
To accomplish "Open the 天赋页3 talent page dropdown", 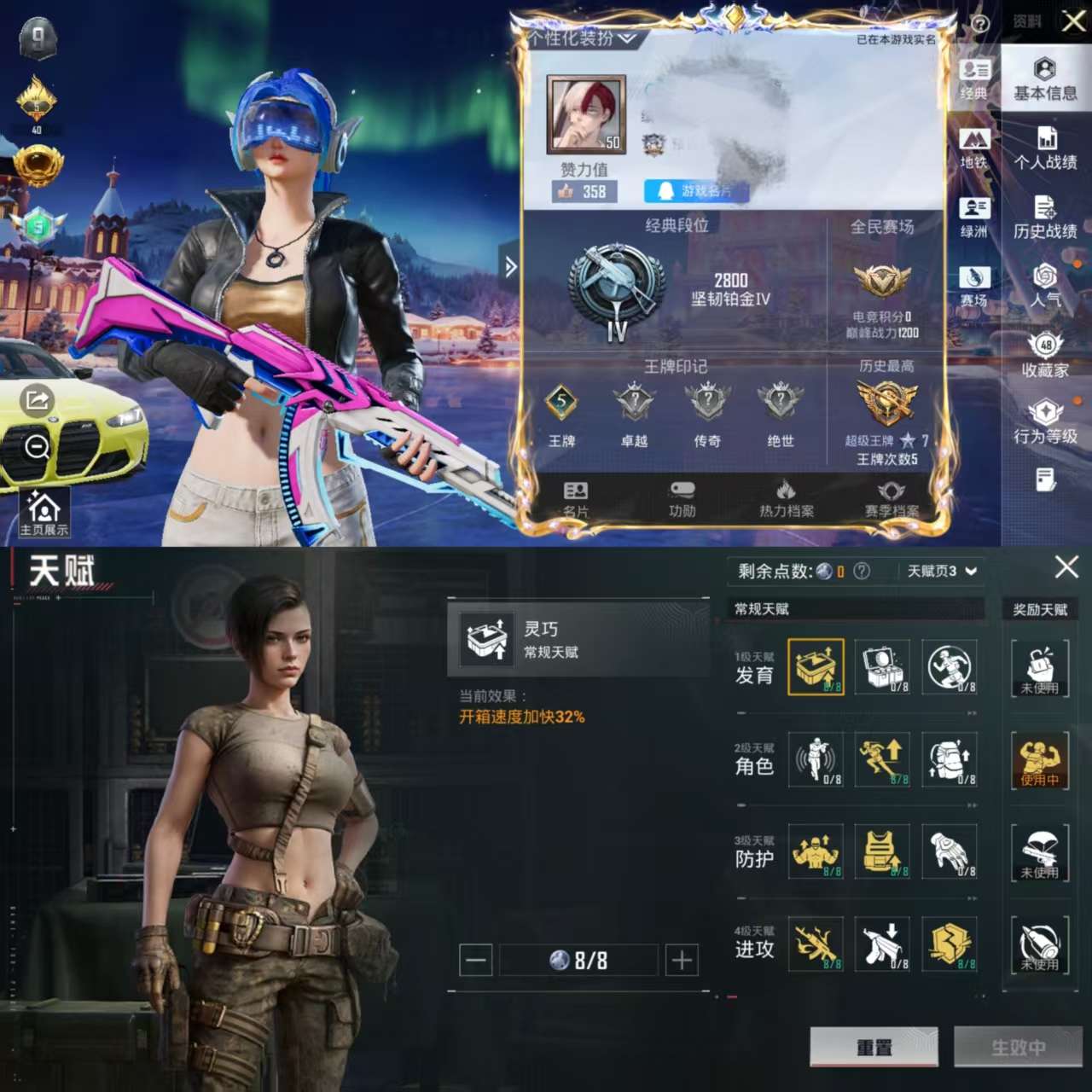I will pyautogui.click(x=942, y=571).
